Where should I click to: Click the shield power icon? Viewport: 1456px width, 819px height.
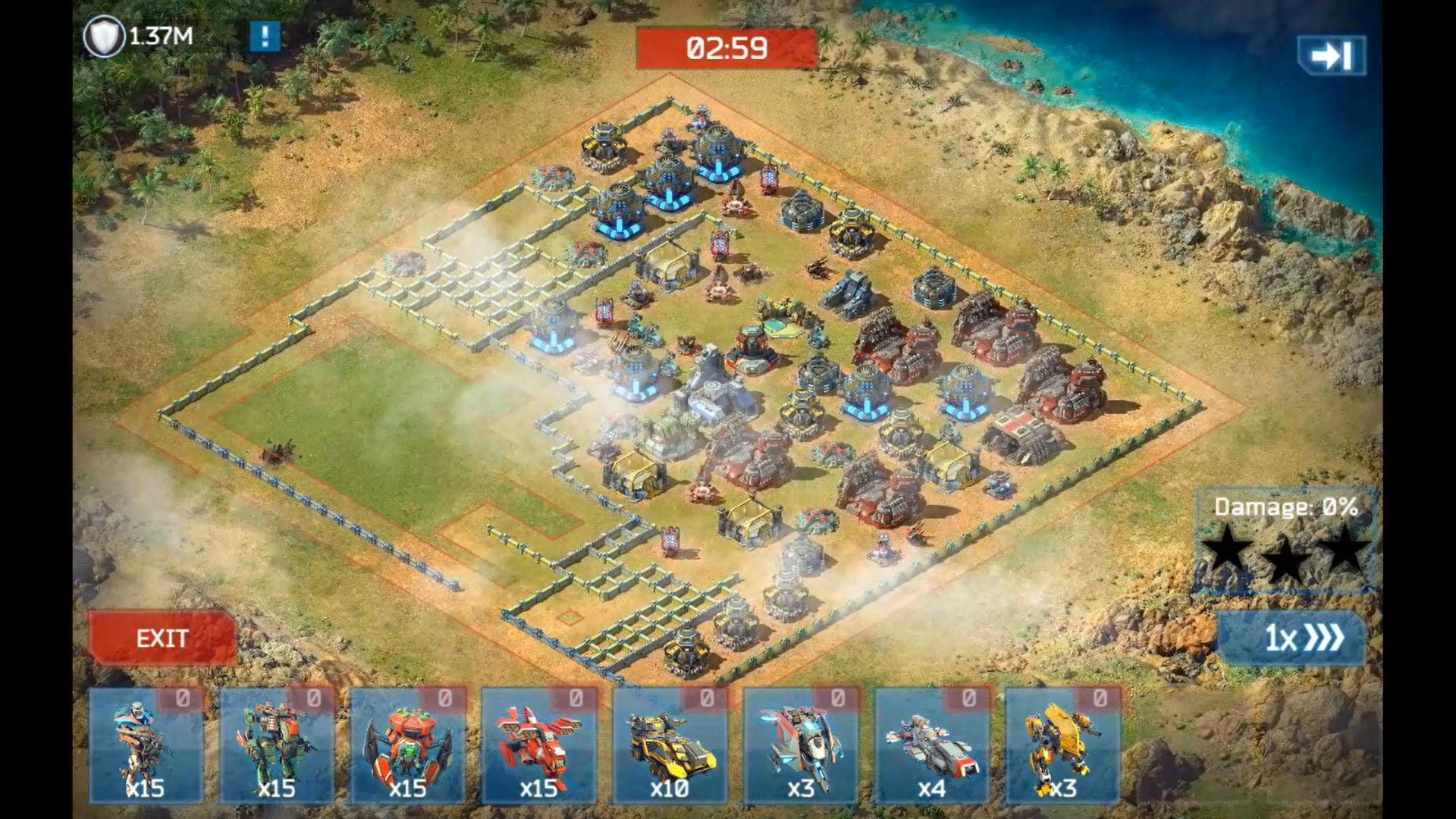[x=104, y=36]
